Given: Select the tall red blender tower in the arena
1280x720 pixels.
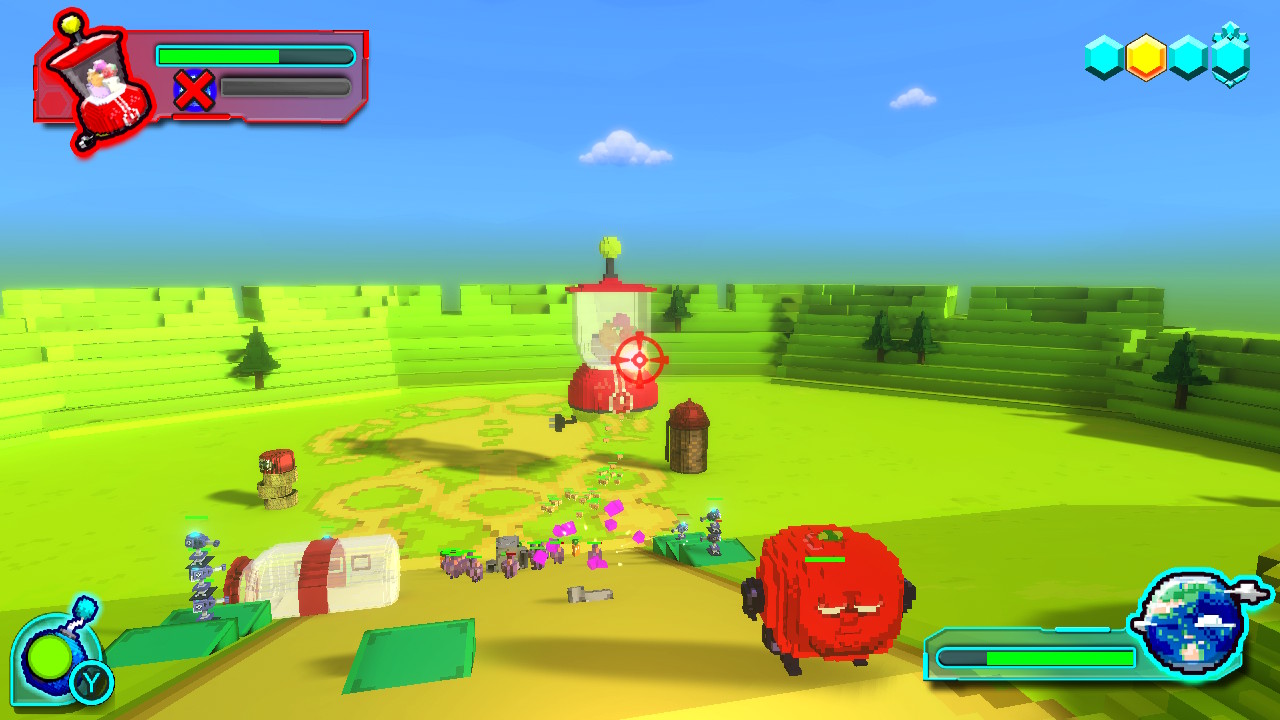Looking at the screenshot, I should pyautogui.click(x=611, y=330).
